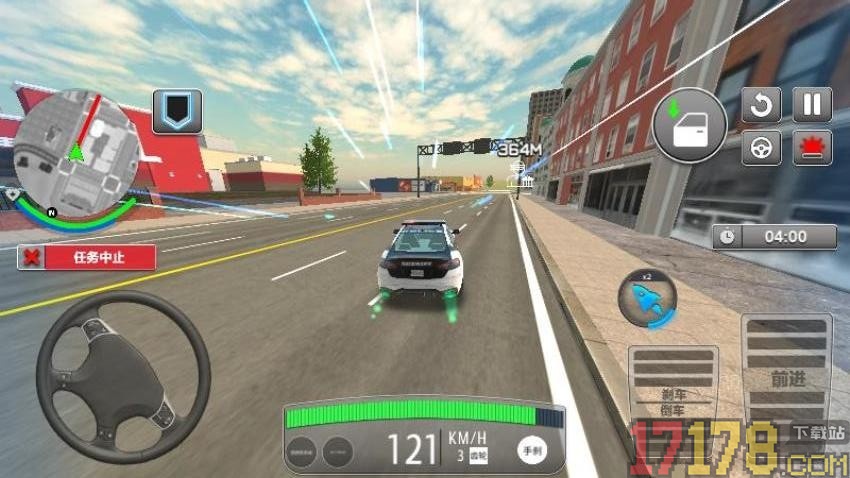The height and width of the screenshot is (478, 850).
Task: Exit the vehicle with the car door button
Action: (689, 126)
